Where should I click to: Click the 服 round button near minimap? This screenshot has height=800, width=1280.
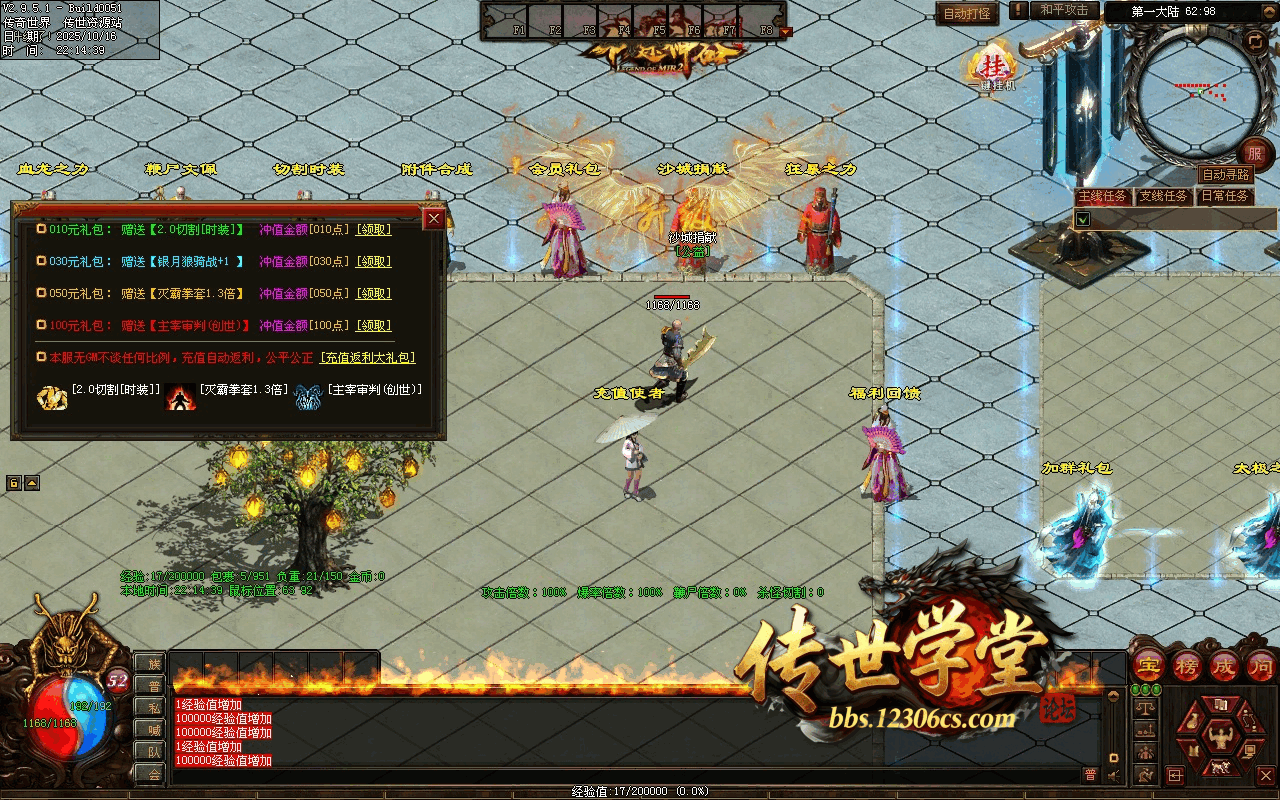(x=1255, y=155)
